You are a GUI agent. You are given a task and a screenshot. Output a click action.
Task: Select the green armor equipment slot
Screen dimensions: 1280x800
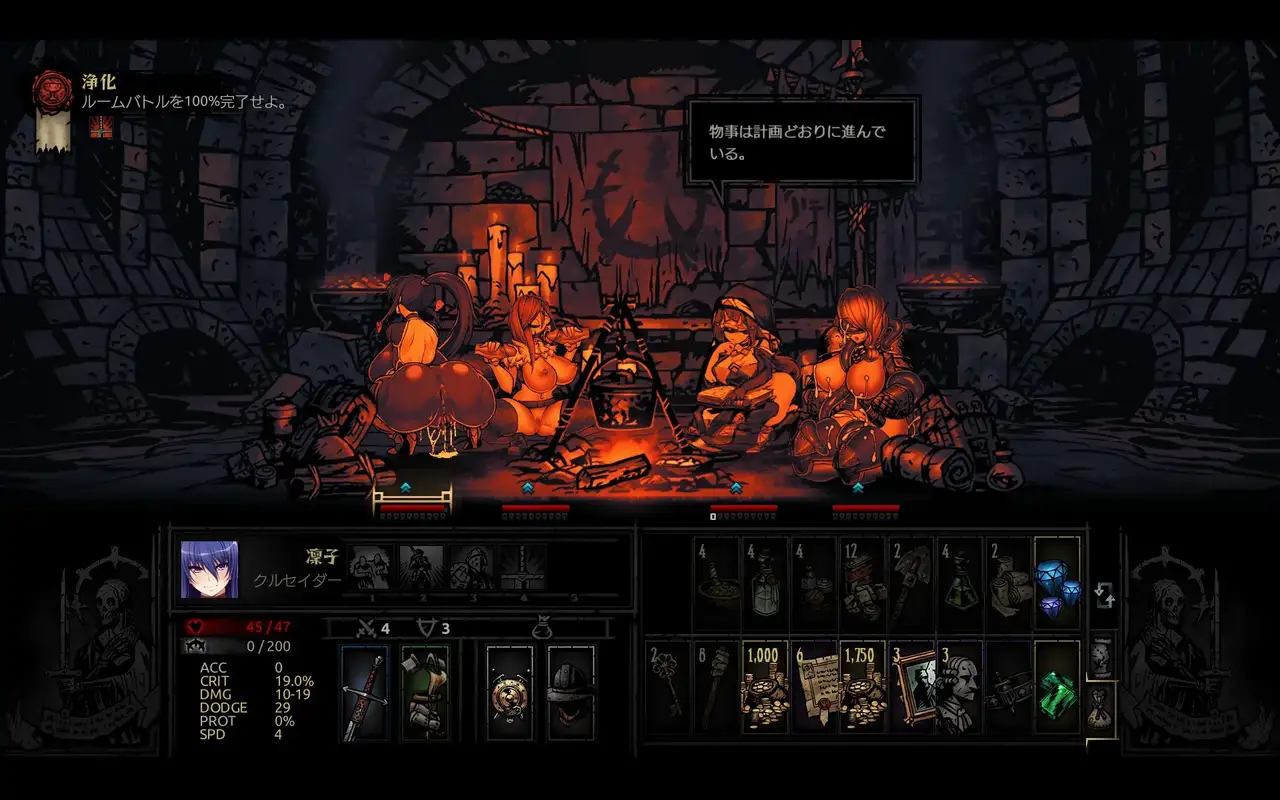coord(425,692)
